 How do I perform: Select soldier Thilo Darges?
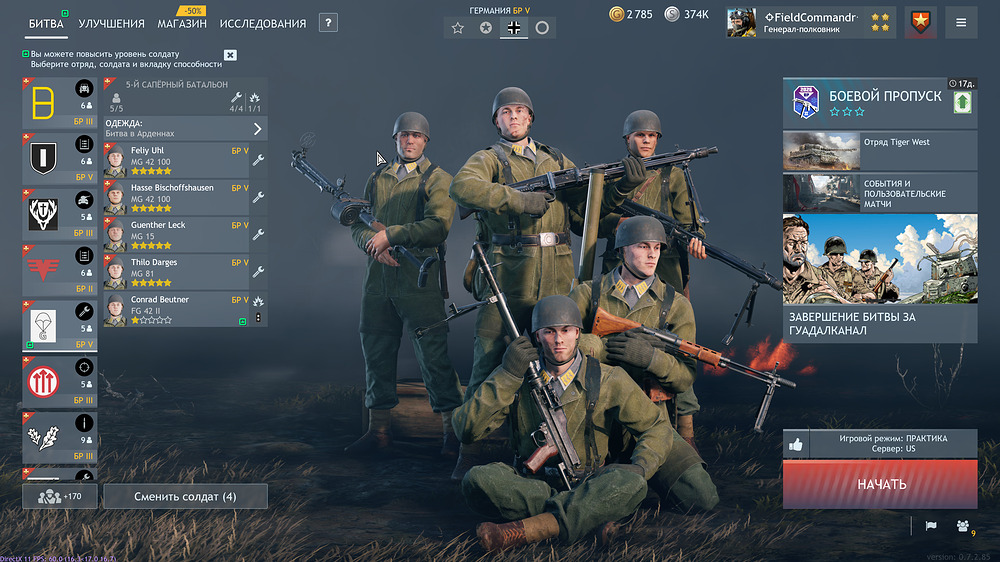pos(175,270)
